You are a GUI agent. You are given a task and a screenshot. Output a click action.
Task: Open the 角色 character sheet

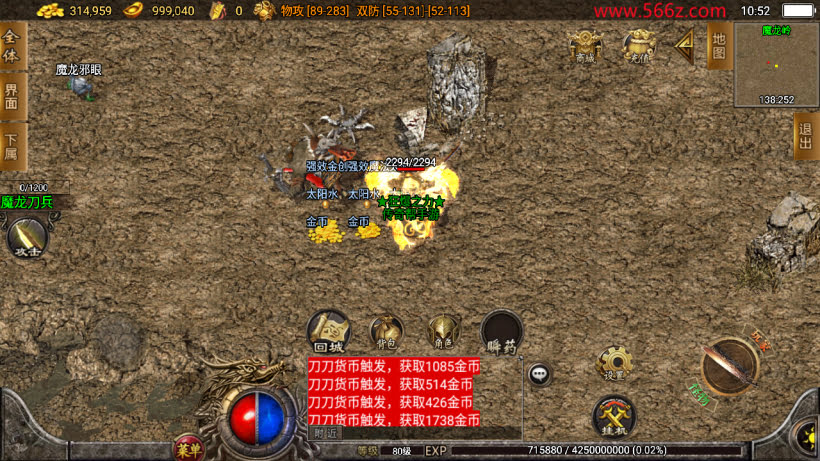tap(443, 331)
